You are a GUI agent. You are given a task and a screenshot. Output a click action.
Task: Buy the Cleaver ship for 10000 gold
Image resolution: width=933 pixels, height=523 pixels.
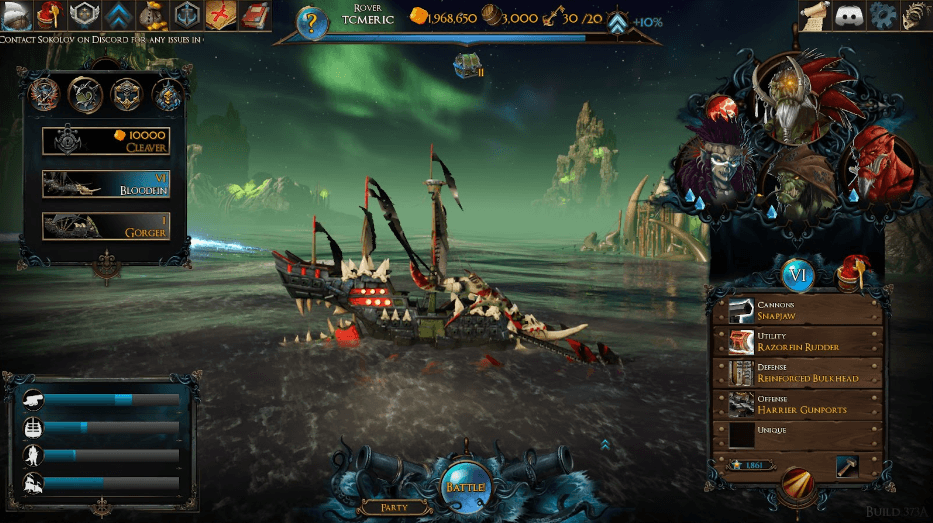(x=105, y=141)
